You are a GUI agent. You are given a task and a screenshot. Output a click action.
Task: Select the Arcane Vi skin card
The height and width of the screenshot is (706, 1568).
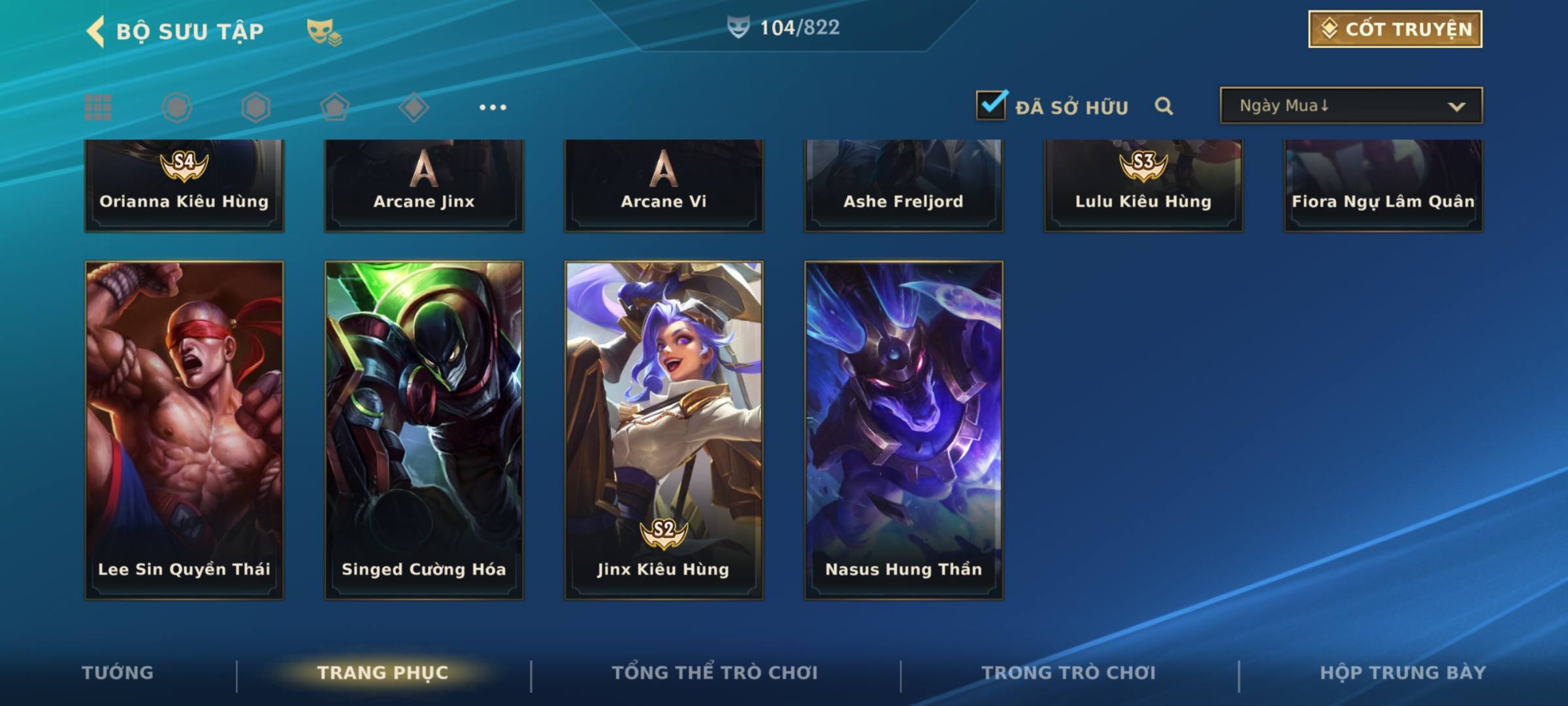coord(664,186)
